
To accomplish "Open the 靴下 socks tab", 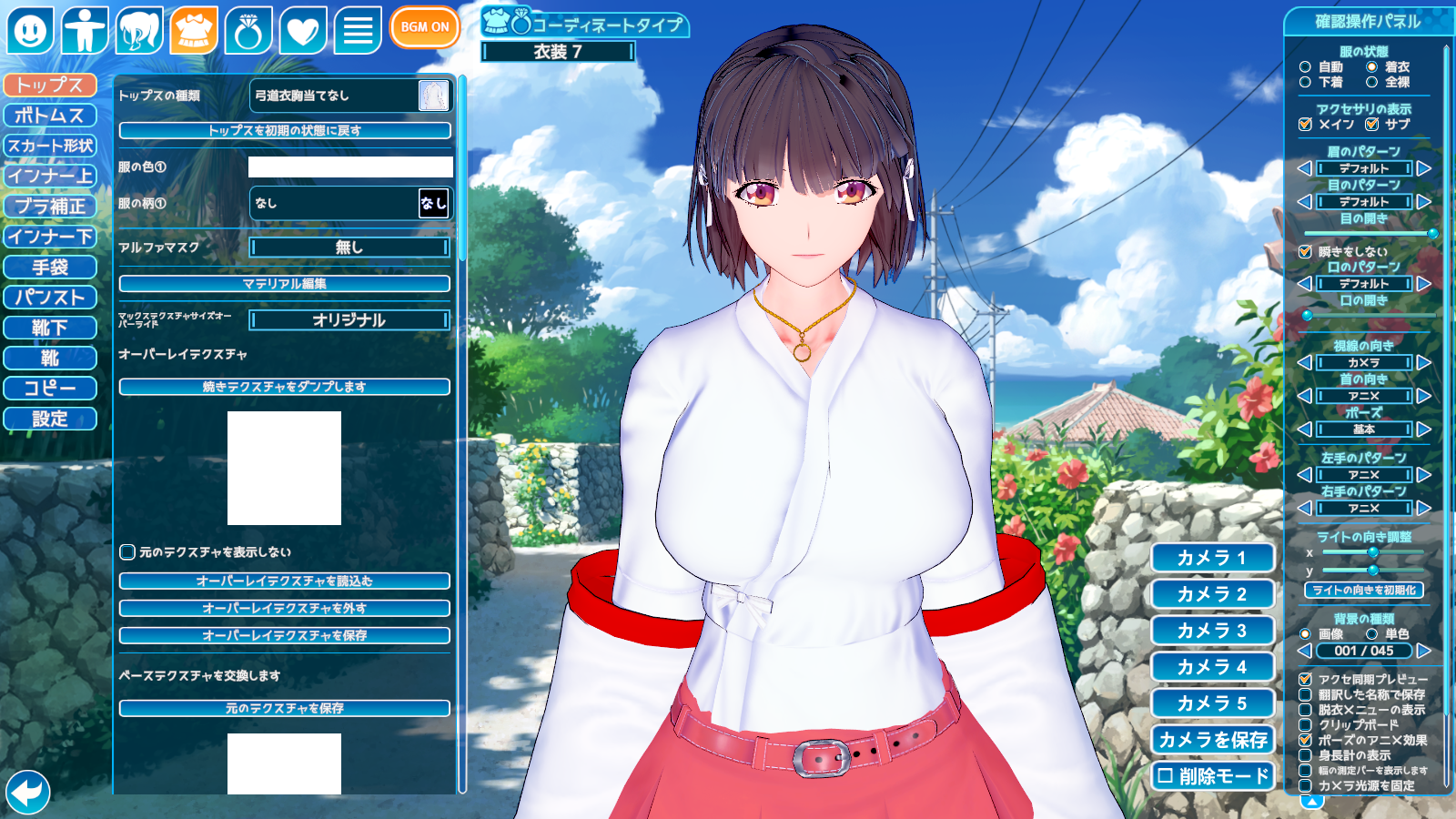I will (50, 328).
